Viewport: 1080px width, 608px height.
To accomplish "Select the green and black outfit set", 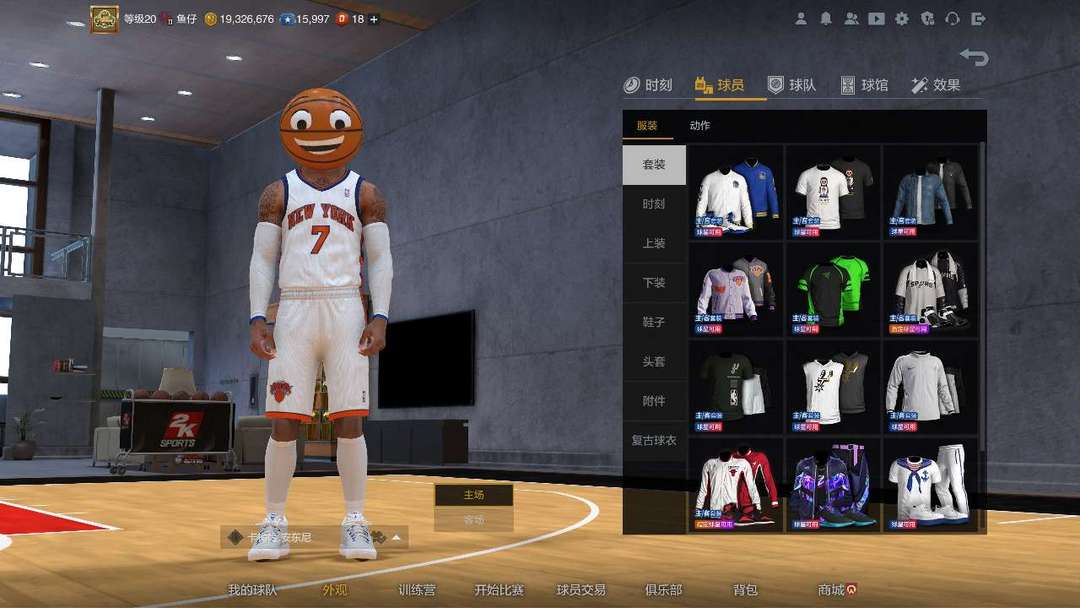I will click(x=833, y=289).
